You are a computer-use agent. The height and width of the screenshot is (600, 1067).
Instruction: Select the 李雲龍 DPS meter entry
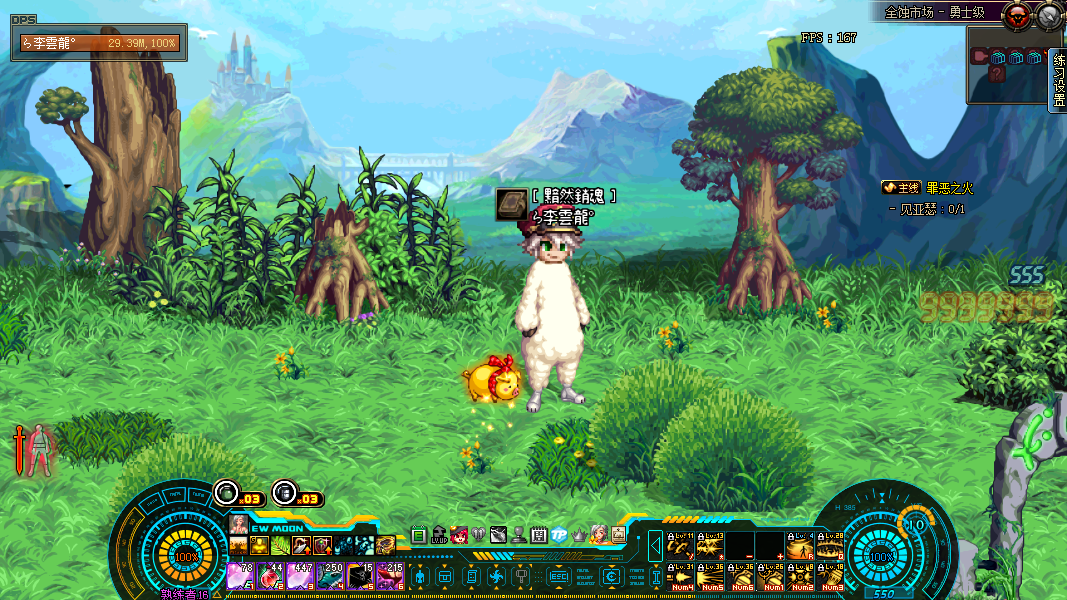pos(98,43)
